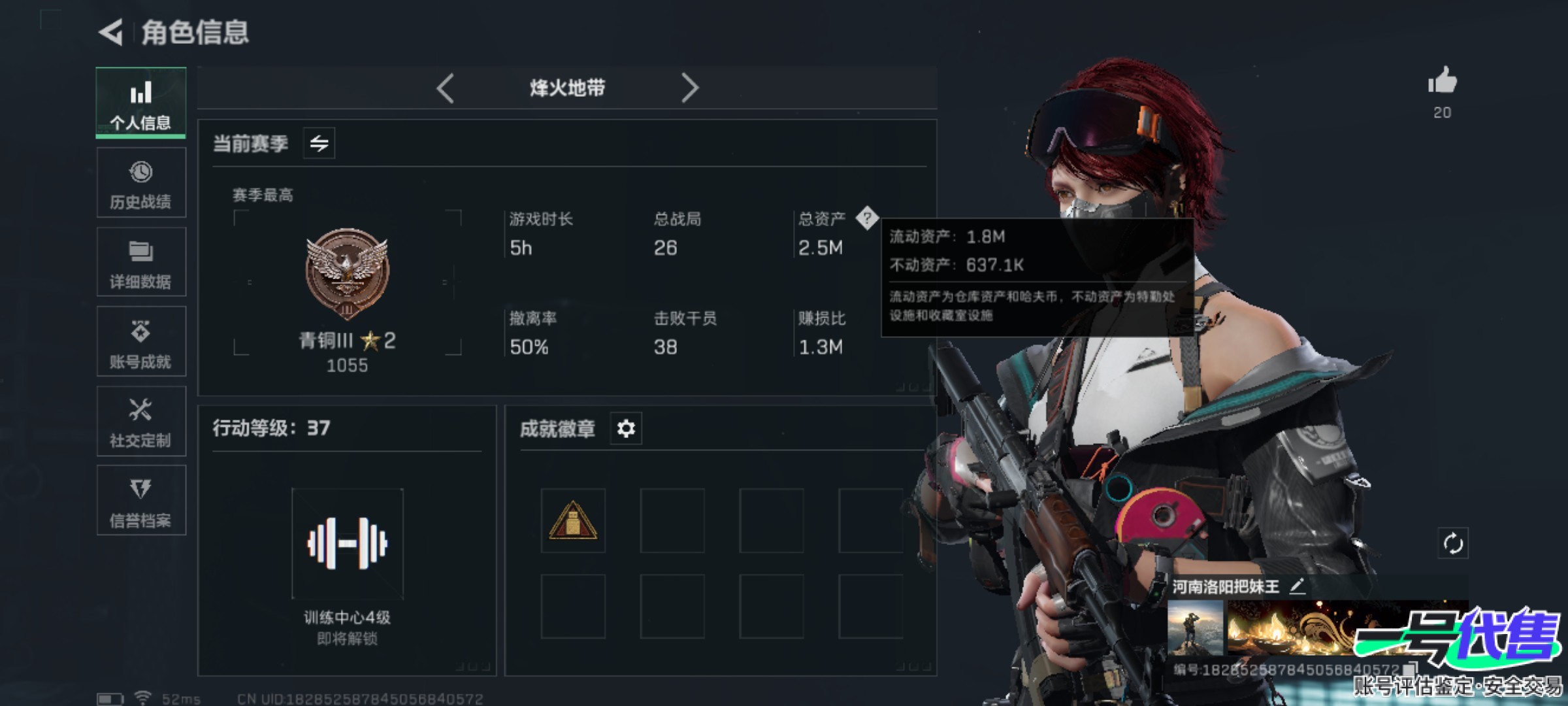The image size is (1568, 706).
Task: Open the 账号成就 tab
Action: pyautogui.click(x=141, y=342)
